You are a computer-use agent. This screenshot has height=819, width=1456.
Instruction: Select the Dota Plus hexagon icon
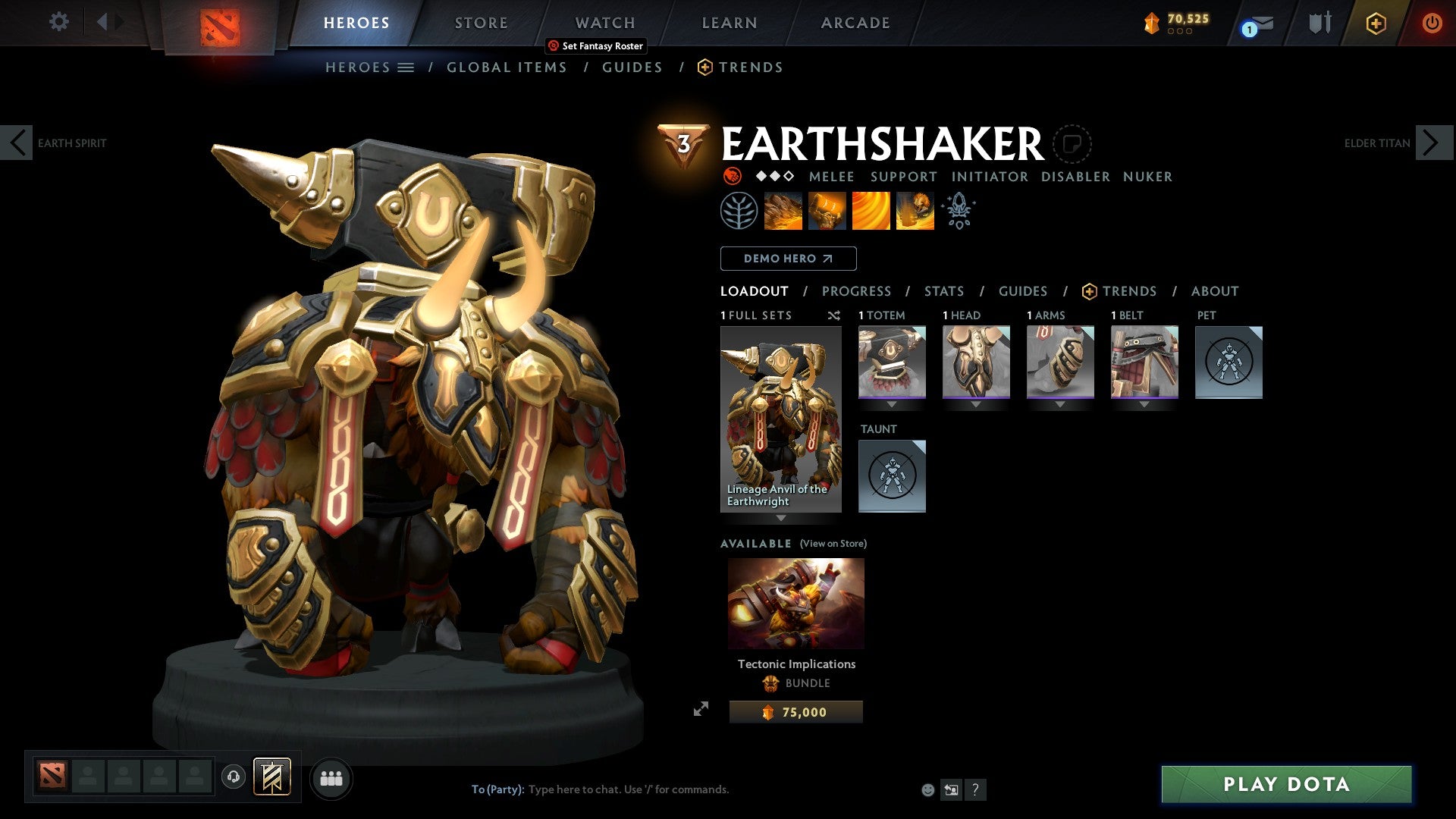coord(1376,24)
